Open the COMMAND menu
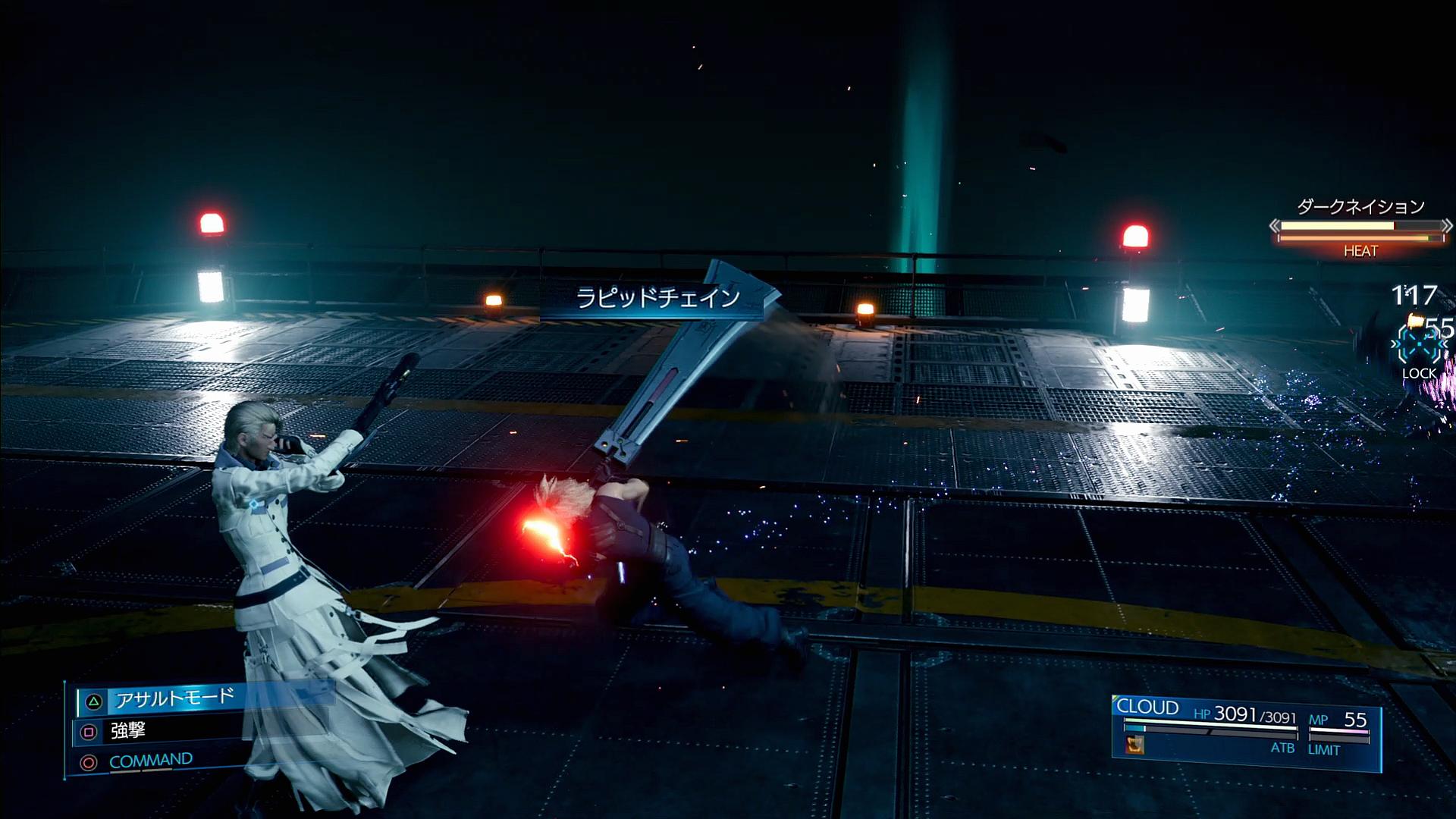 point(151,761)
